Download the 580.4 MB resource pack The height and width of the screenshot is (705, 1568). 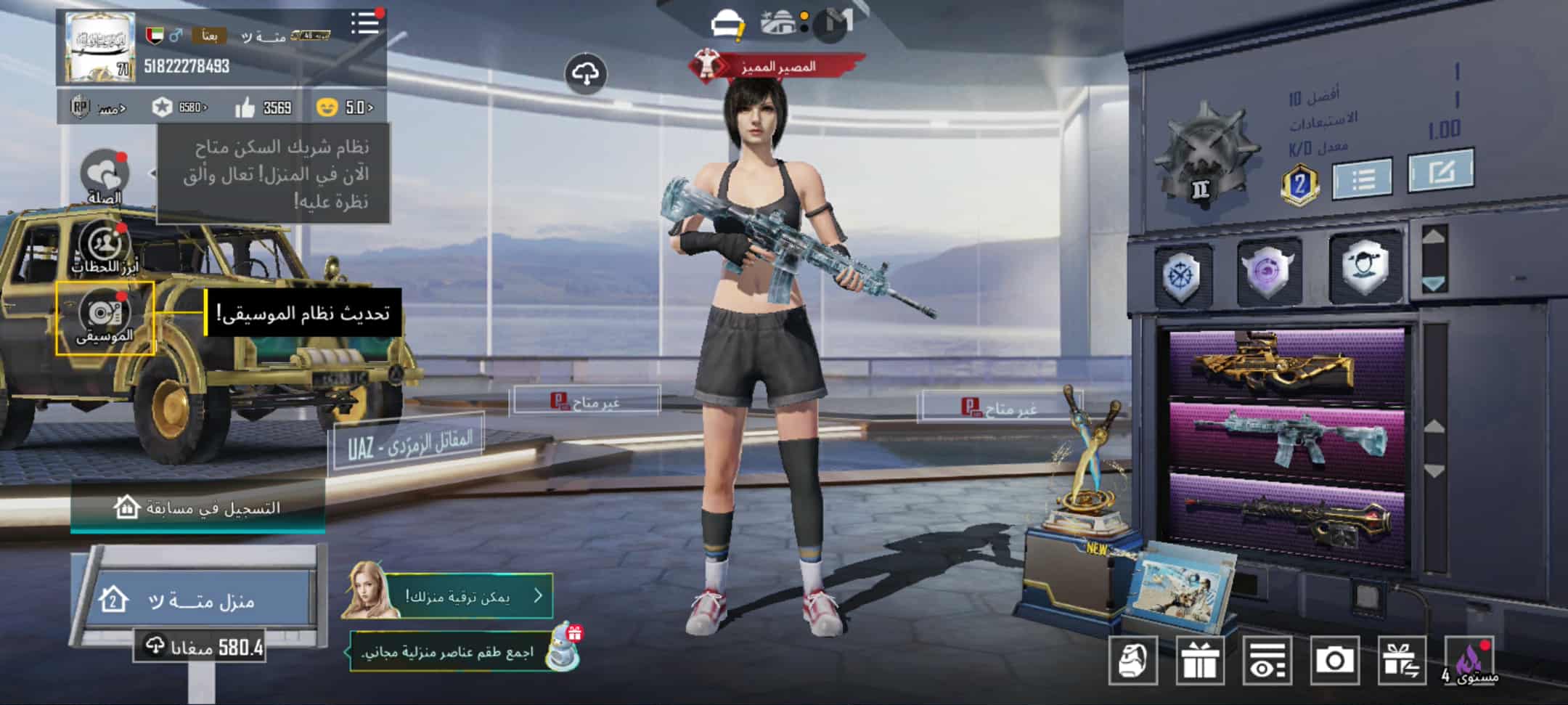[199, 645]
